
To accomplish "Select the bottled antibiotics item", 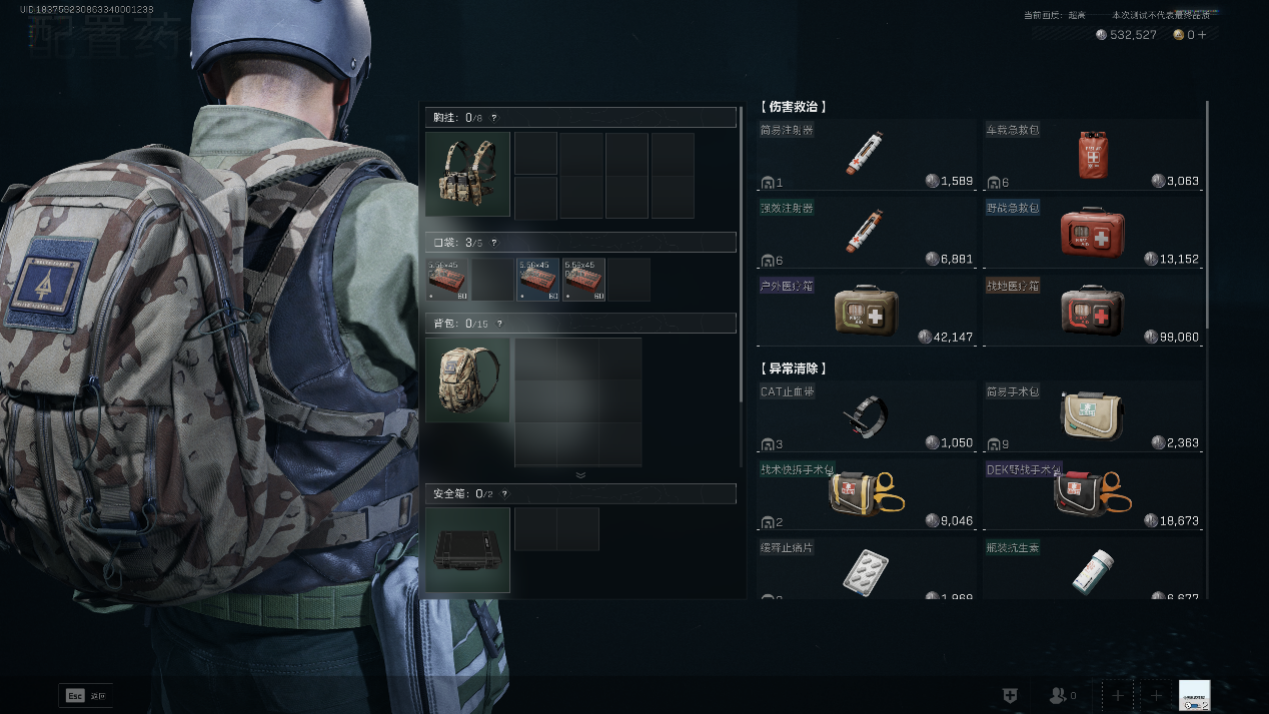I will (1092, 570).
